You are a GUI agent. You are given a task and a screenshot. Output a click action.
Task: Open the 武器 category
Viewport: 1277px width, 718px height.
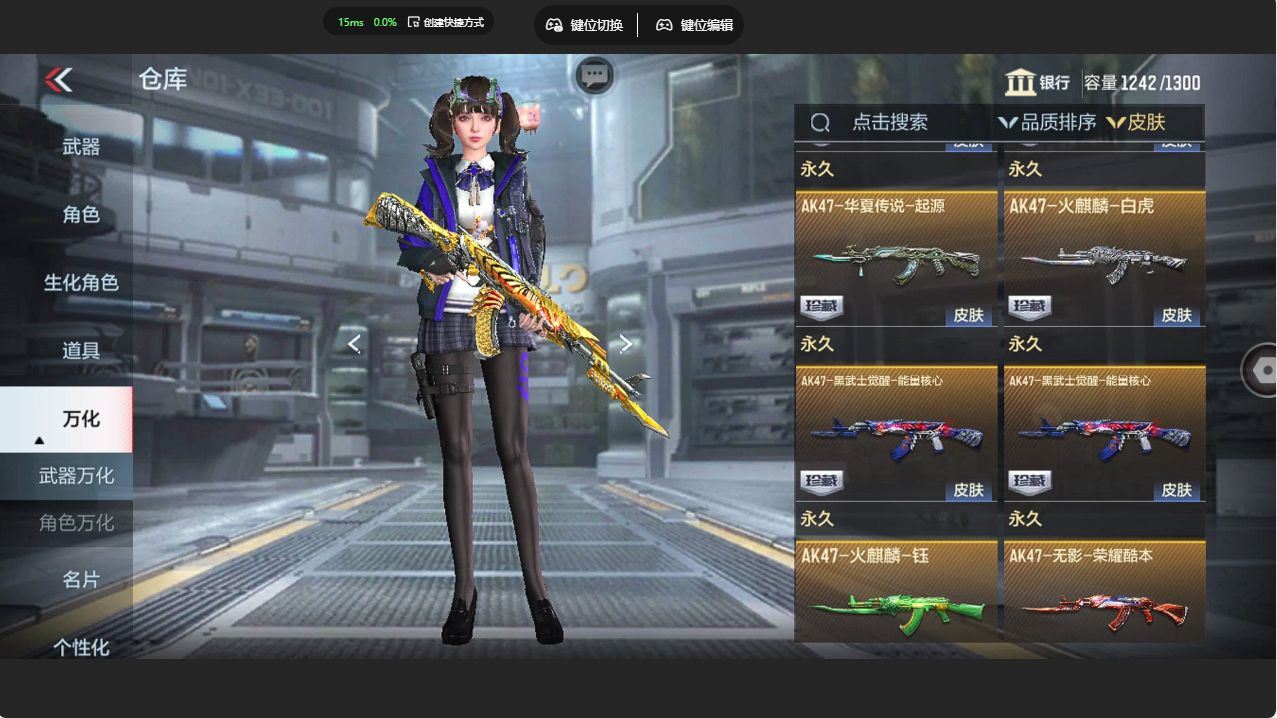coord(81,147)
